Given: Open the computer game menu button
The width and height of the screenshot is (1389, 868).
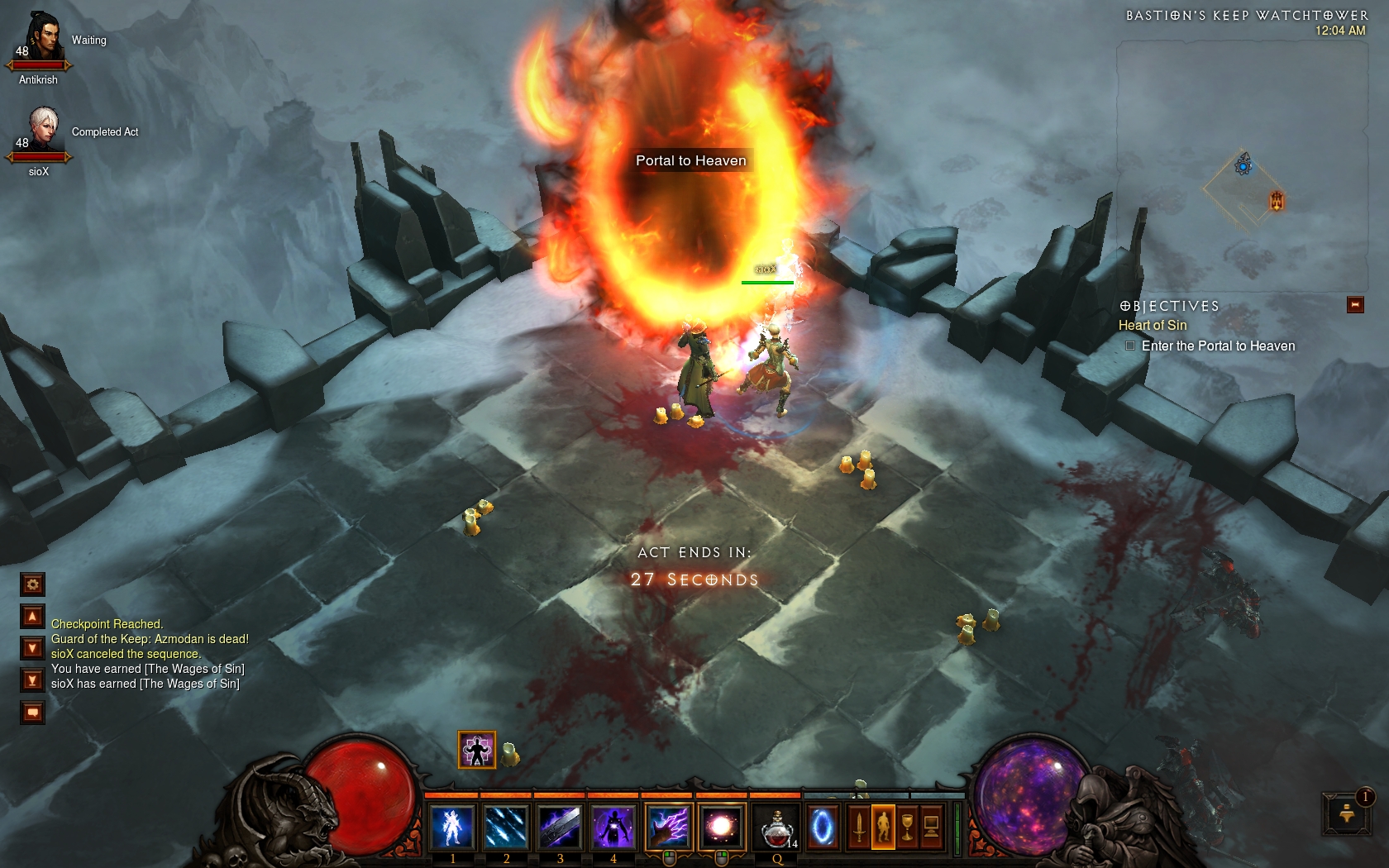Looking at the screenshot, I should point(931,827).
